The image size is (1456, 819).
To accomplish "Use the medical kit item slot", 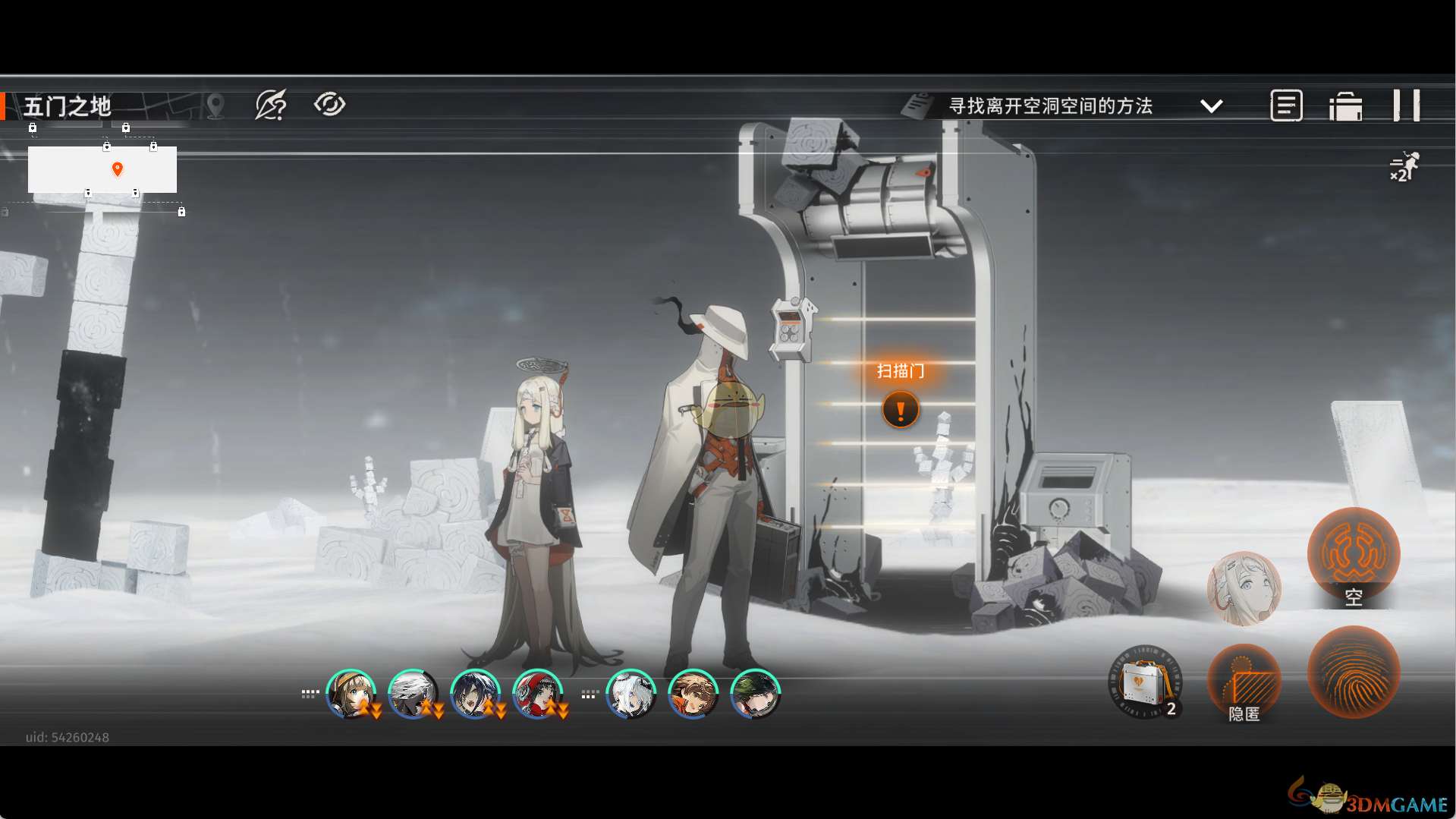I will point(1145,682).
